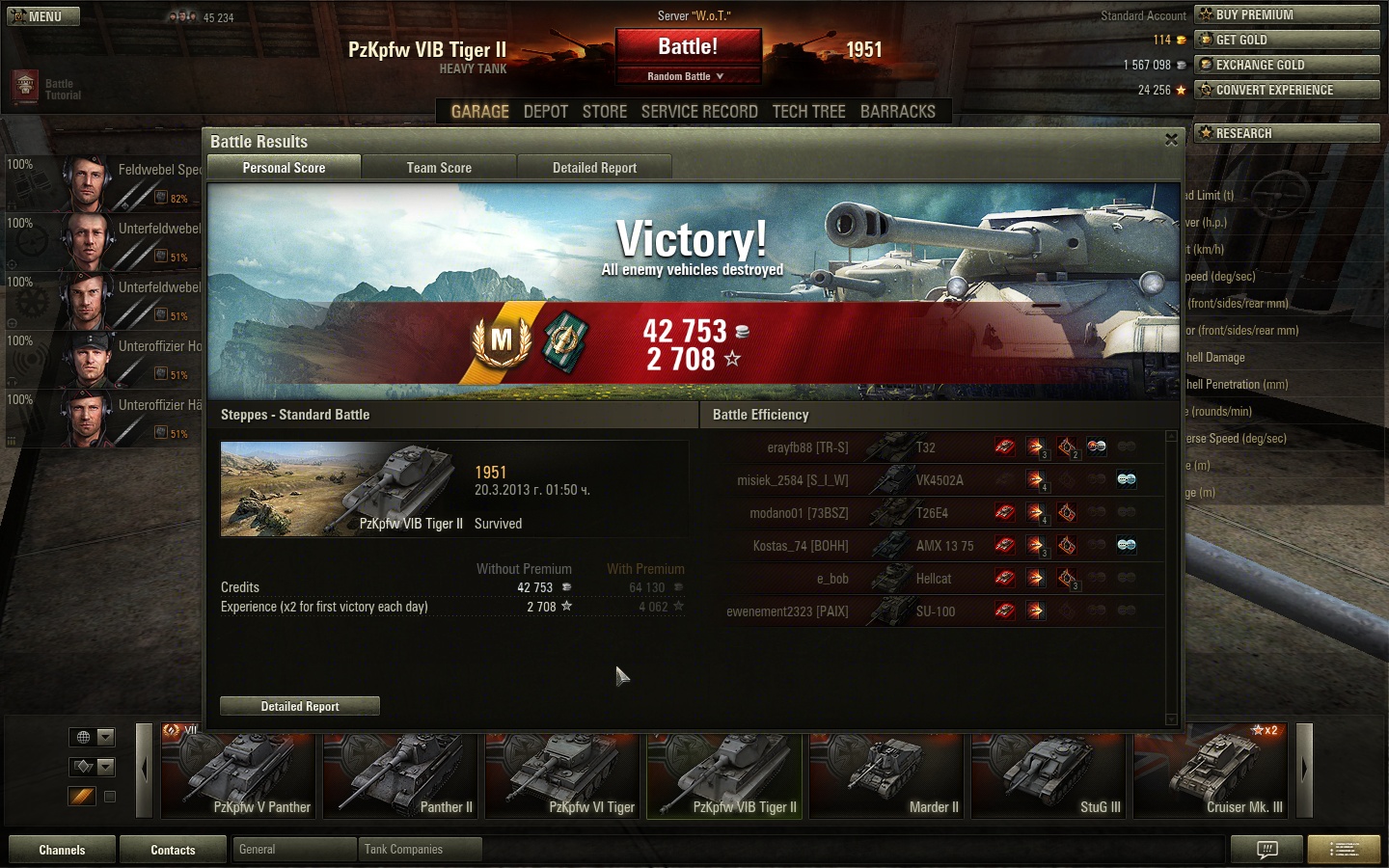The height and width of the screenshot is (868, 1389).
Task: Open the Store section
Action: tap(605, 112)
